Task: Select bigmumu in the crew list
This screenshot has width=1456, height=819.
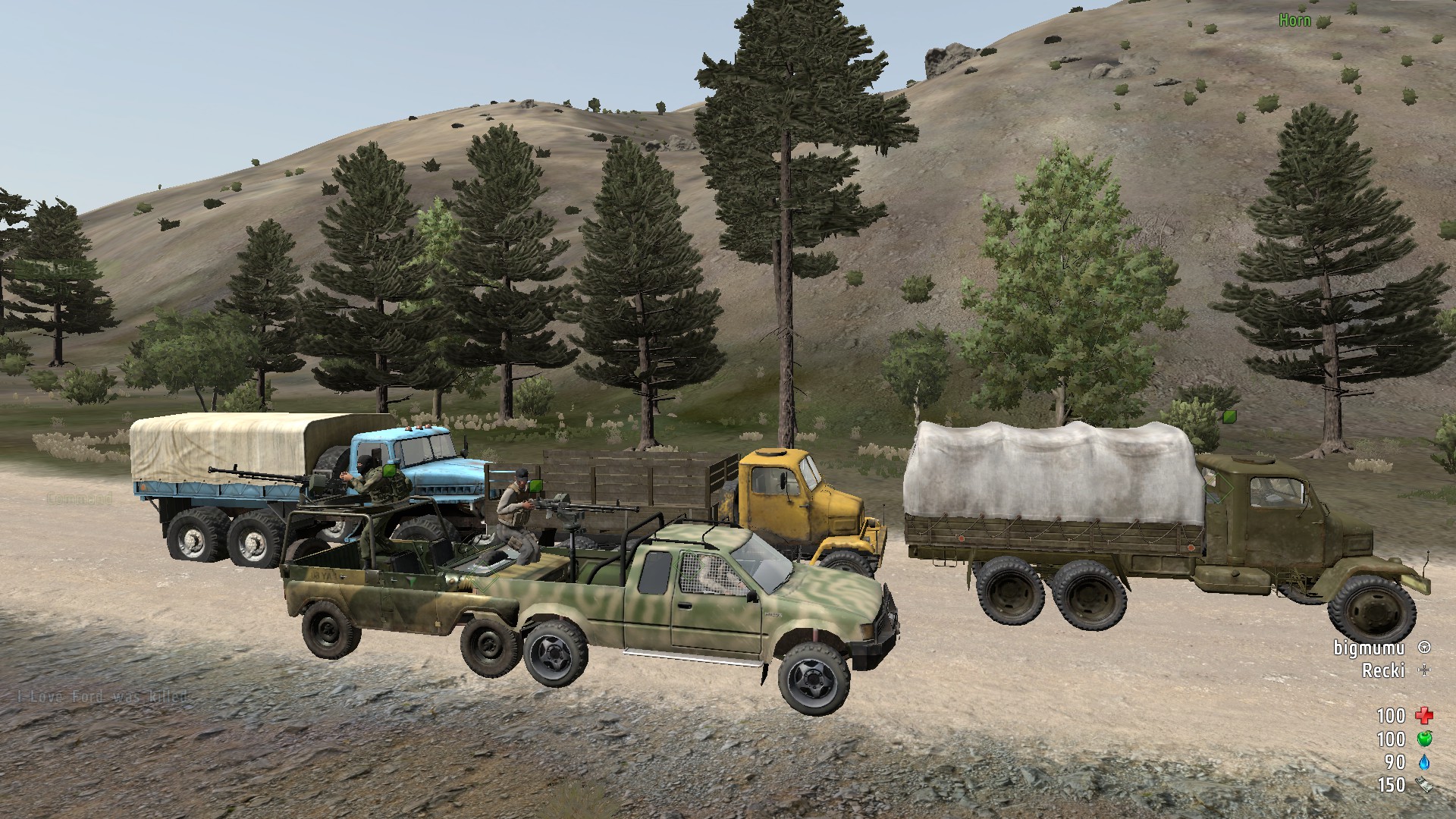Action: pyautogui.click(x=1370, y=648)
